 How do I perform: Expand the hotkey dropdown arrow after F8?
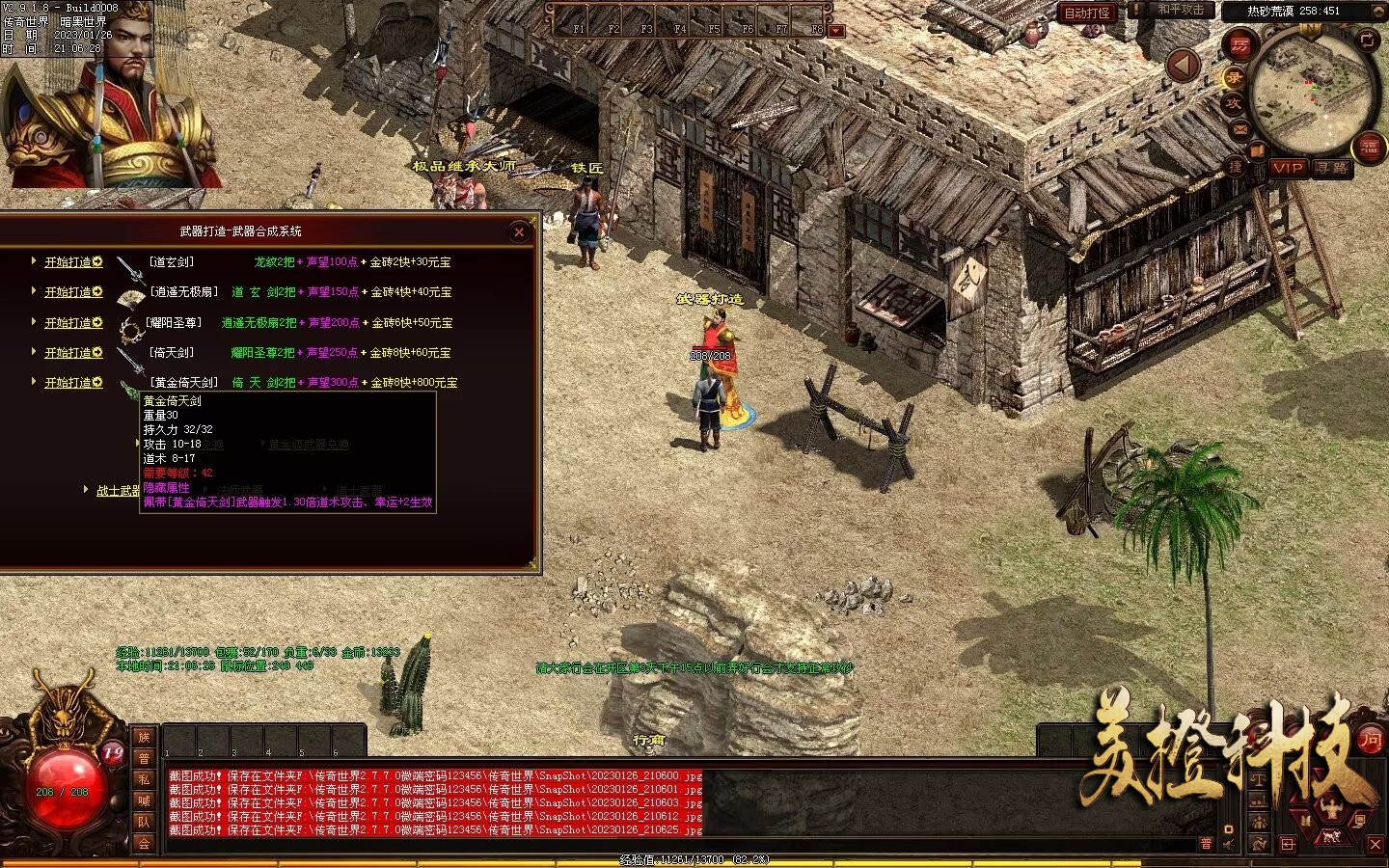click(835, 29)
